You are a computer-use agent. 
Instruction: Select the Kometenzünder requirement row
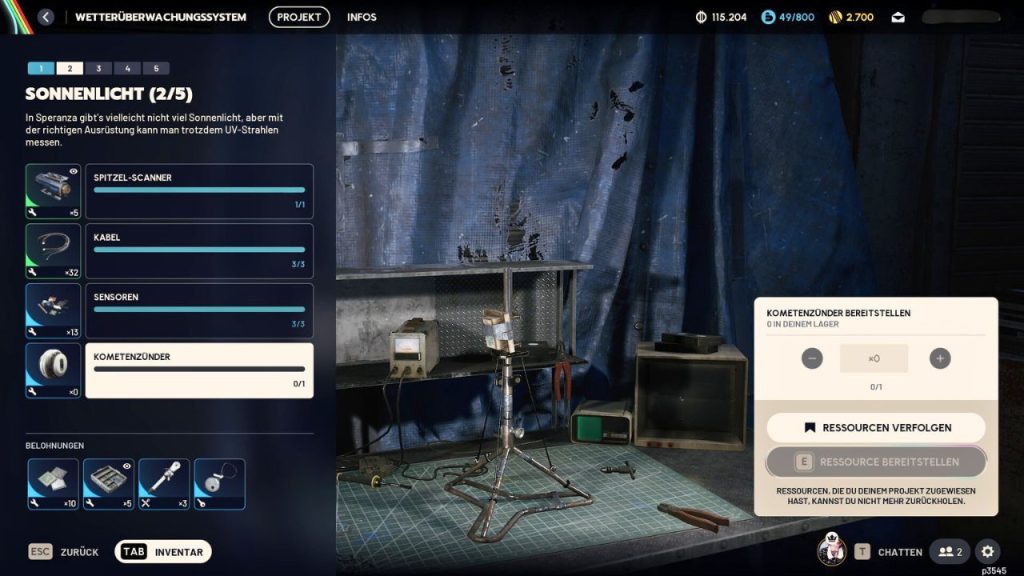[x=199, y=371]
